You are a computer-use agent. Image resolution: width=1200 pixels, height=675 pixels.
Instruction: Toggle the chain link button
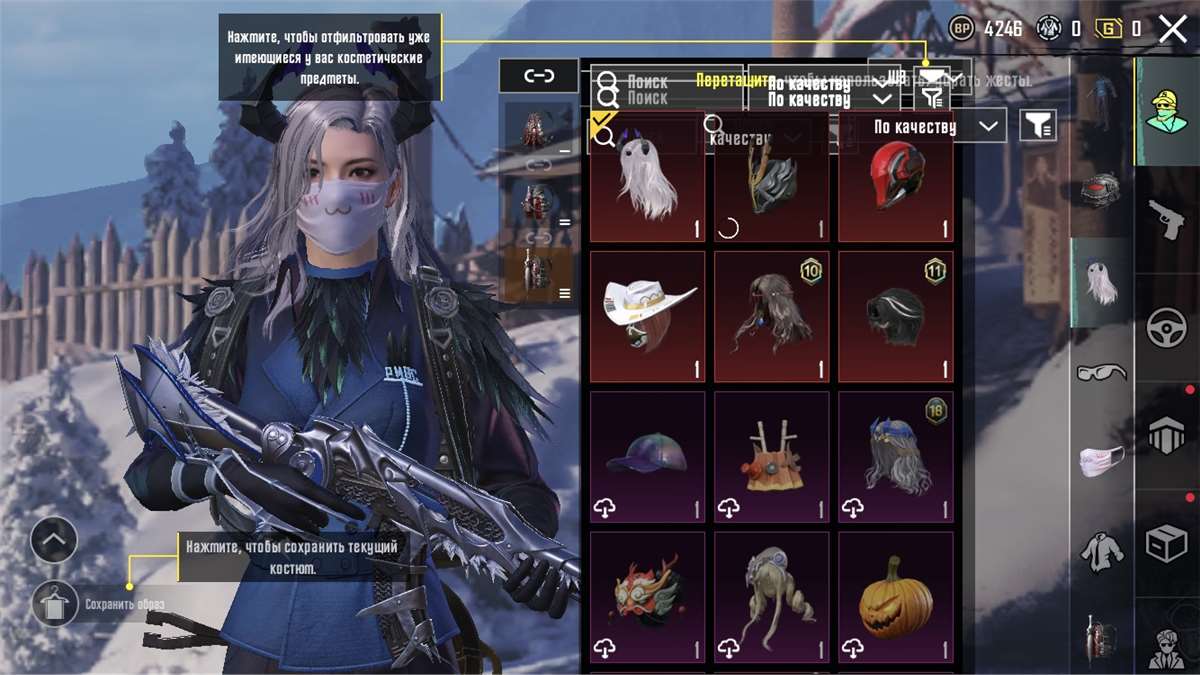pos(539,75)
